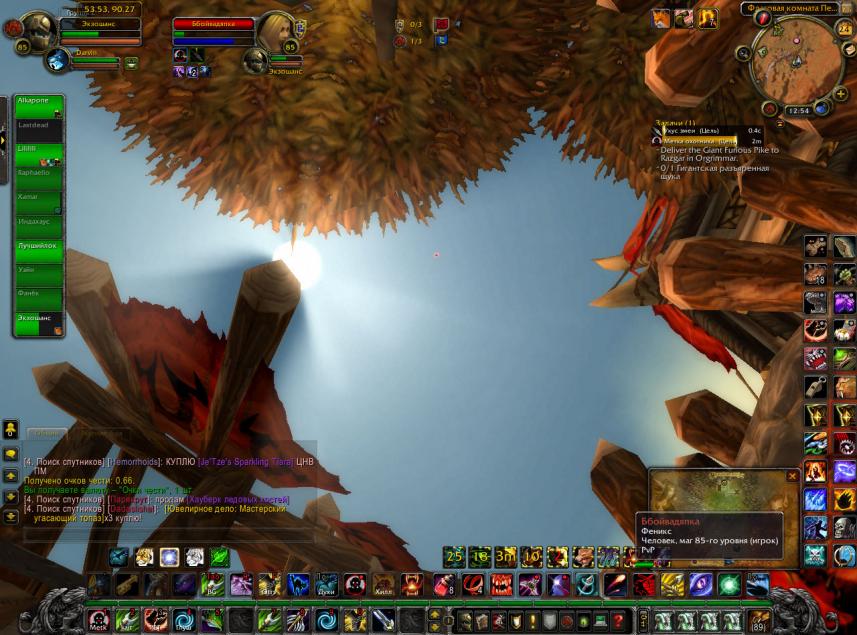Click the Лучшийлок raid frame
Viewport: 857px width, 635px height.
point(38,251)
